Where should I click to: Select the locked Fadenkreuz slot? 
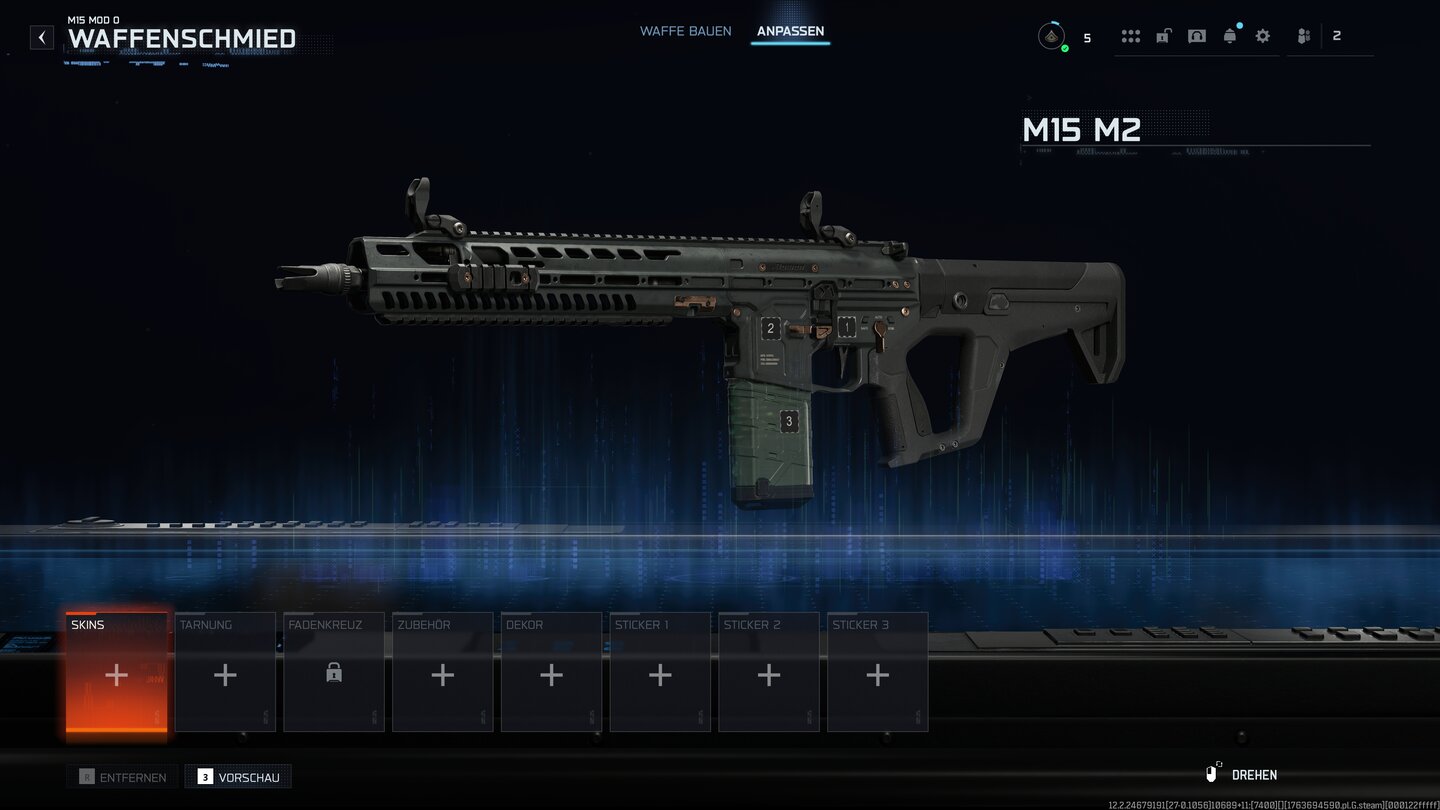(x=334, y=673)
